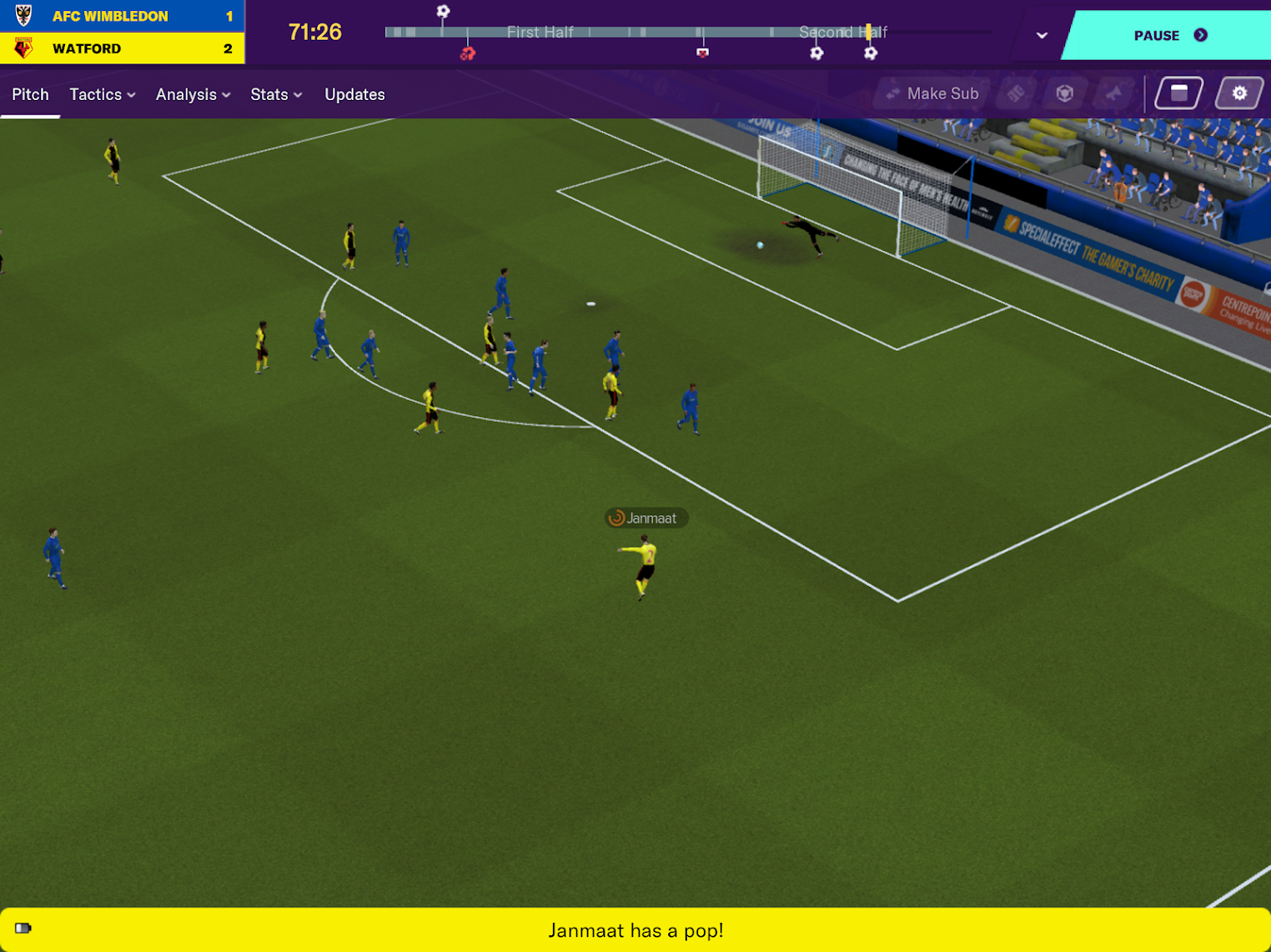Click Janmaat's orange condition indicator icon
This screenshot has width=1271, height=952.
pyautogui.click(x=616, y=517)
